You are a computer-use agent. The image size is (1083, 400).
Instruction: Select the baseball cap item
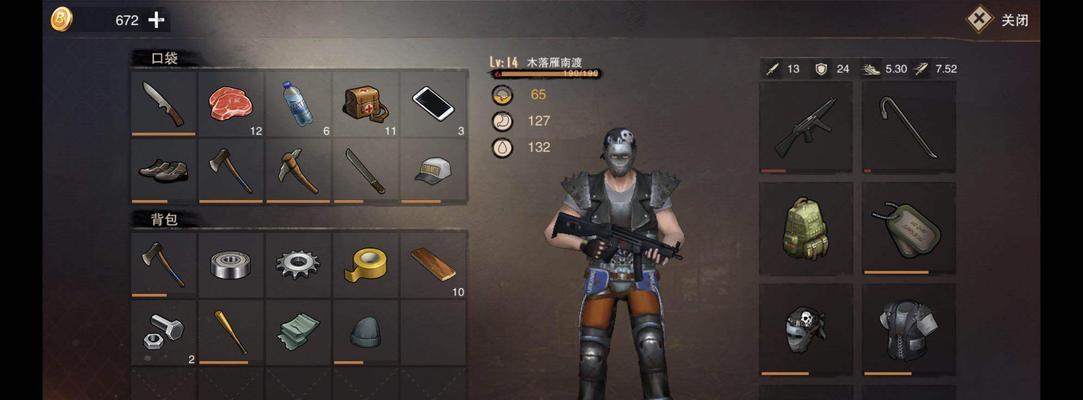coord(433,170)
